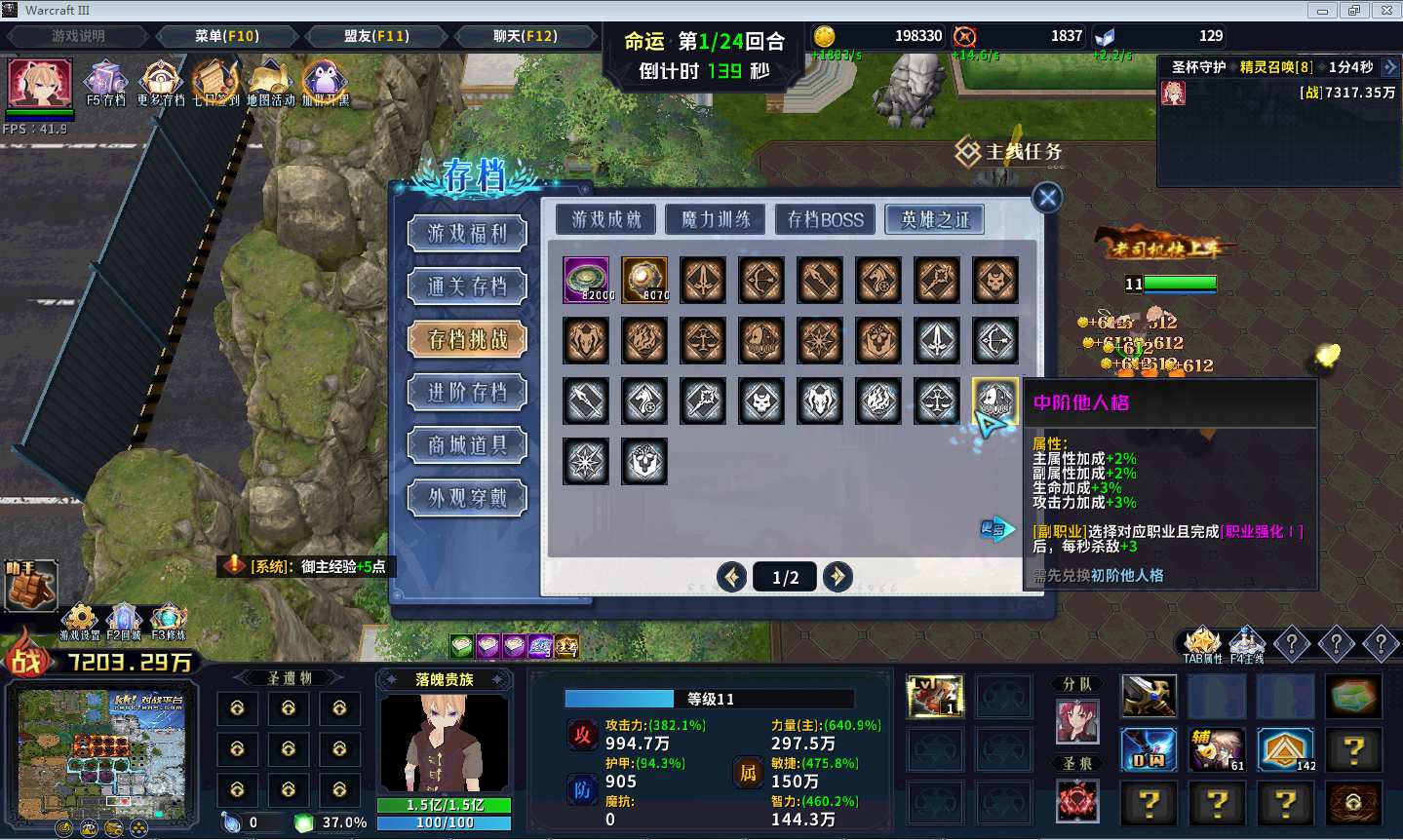Viewport: 1403px width, 840px height.
Task: Go to the next page of emblems
Action: pos(838,577)
